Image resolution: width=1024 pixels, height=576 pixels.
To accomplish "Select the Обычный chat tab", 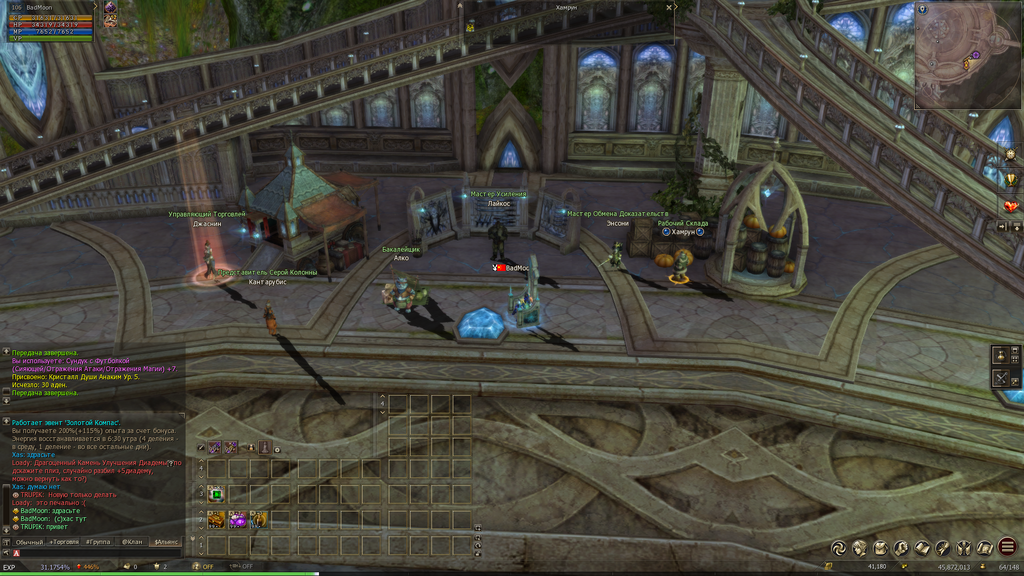I will click(29, 541).
